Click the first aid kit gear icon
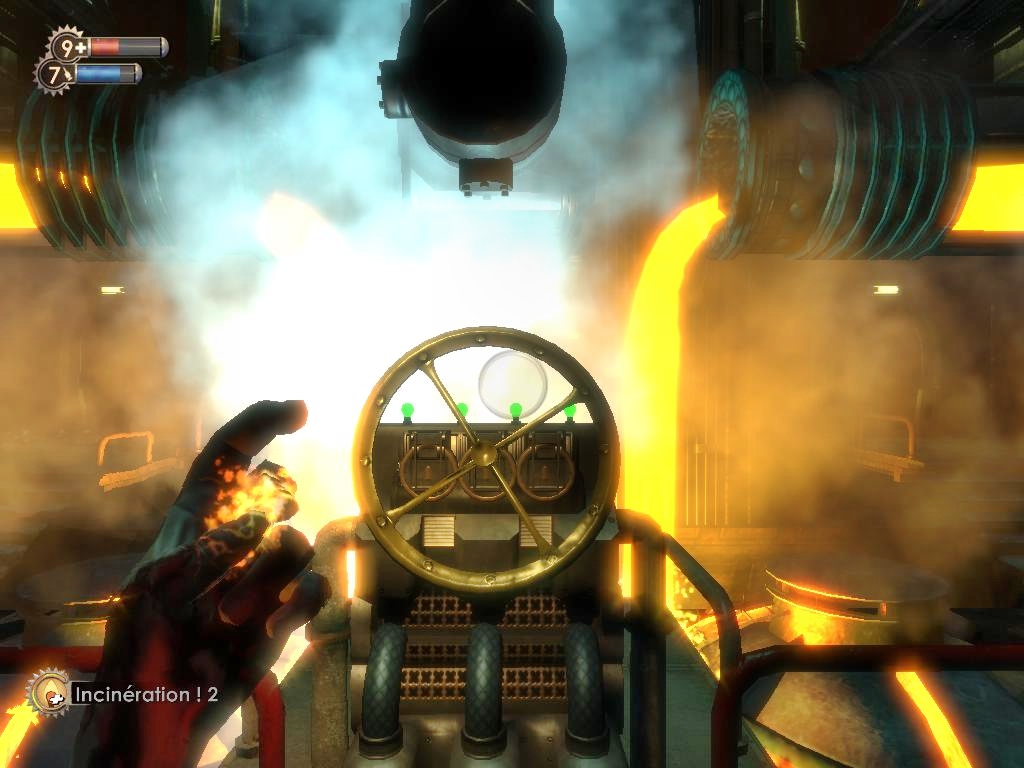The height and width of the screenshot is (768, 1024). 68,47
